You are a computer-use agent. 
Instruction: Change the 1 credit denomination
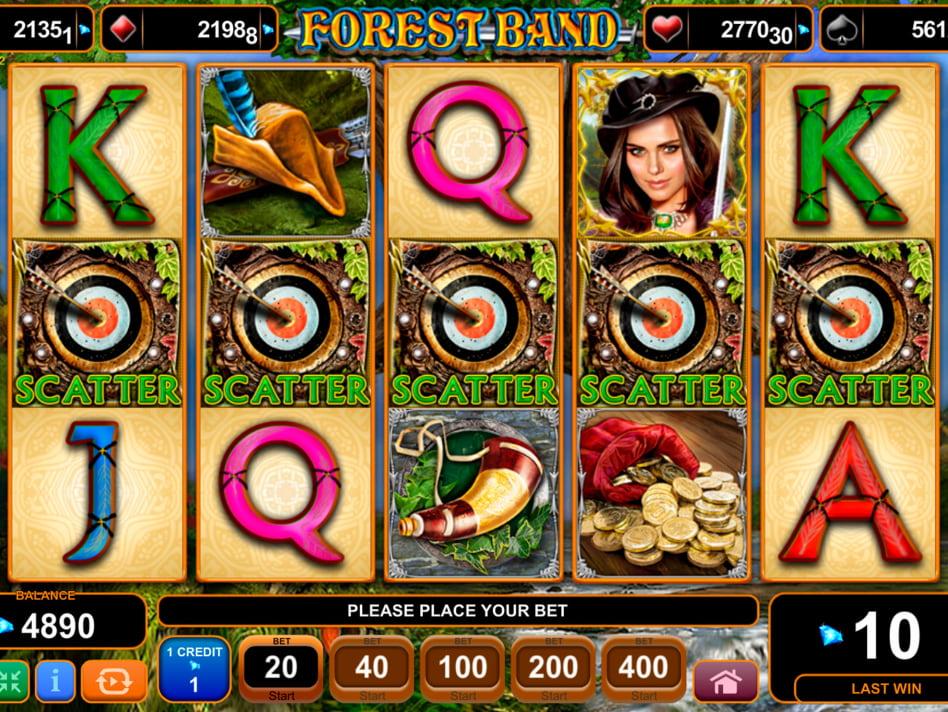point(194,669)
